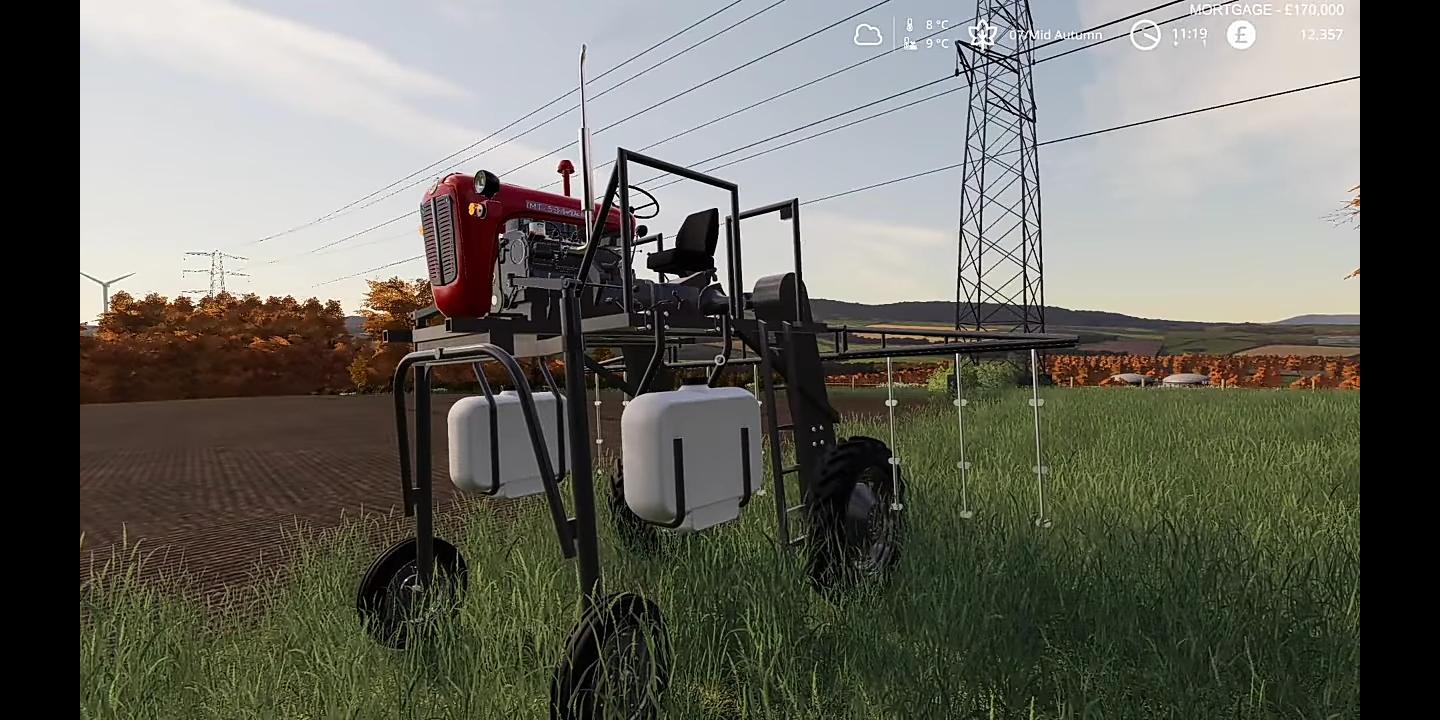Image resolution: width=1440 pixels, height=720 pixels.
Task: Click the pound sterling money icon
Action: point(1240,34)
